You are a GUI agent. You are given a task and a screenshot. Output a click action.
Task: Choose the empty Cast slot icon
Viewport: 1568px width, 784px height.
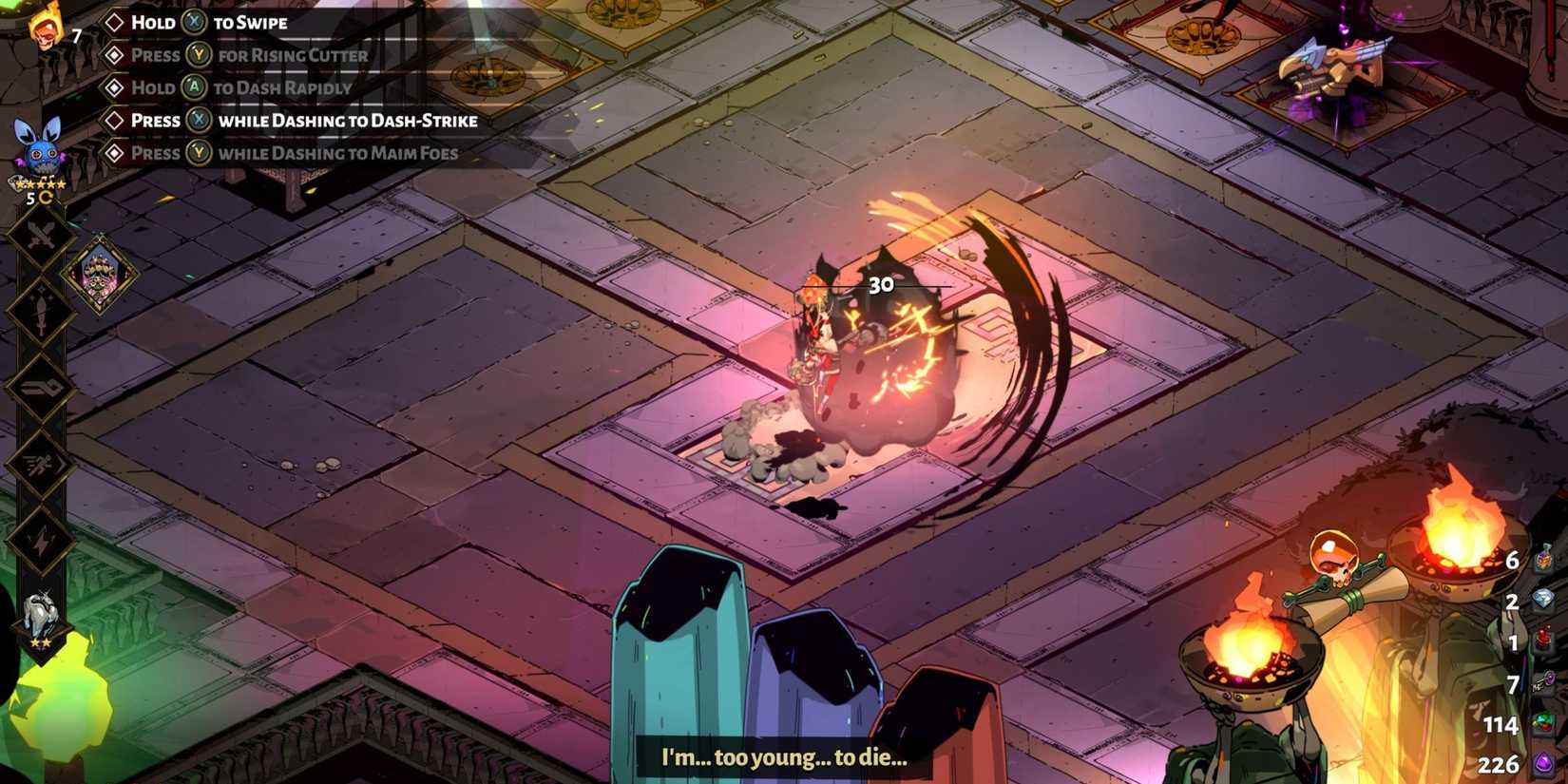click(x=41, y=388)
